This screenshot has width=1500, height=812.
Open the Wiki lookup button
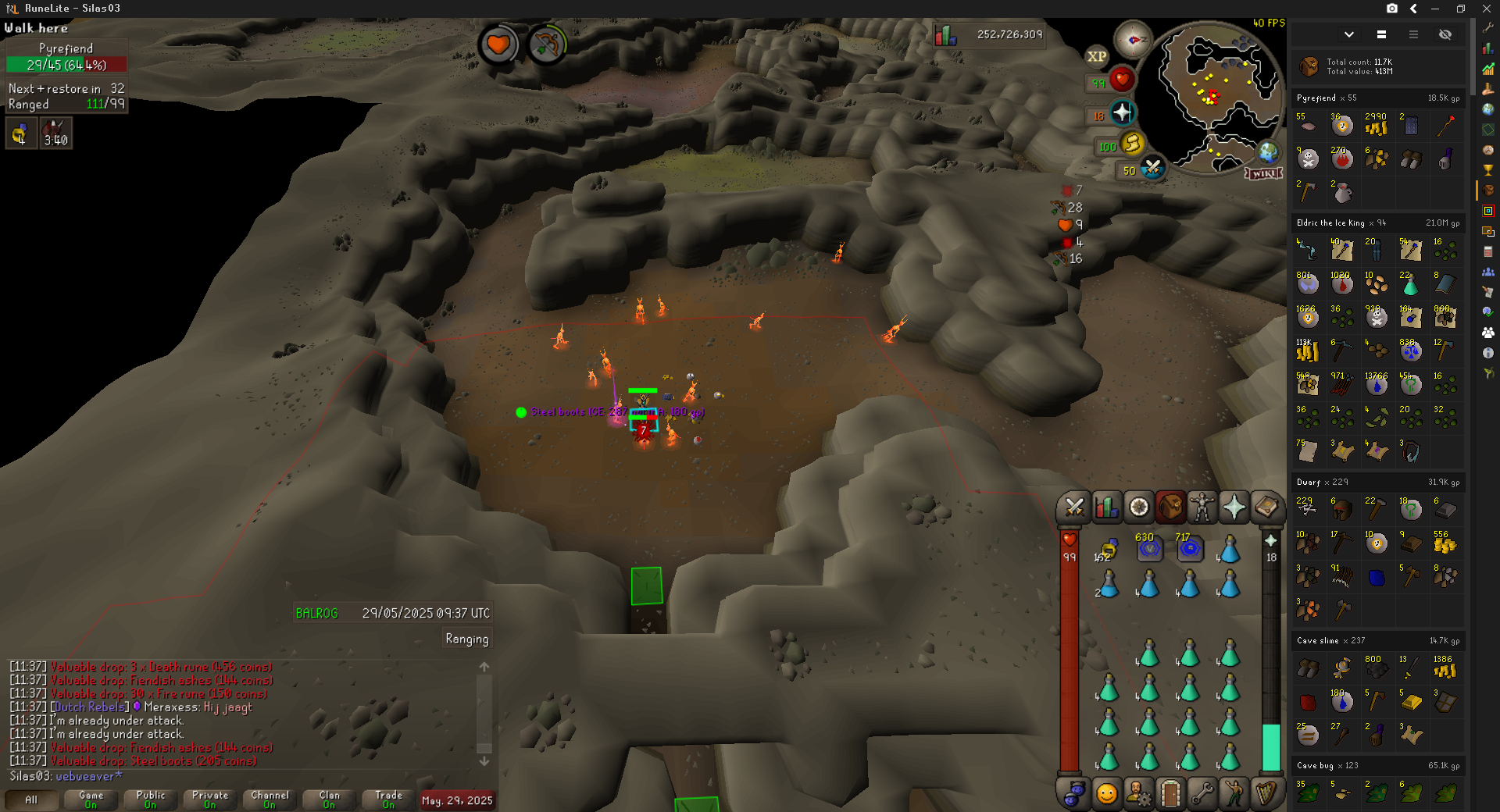[x=1263, y=173]
